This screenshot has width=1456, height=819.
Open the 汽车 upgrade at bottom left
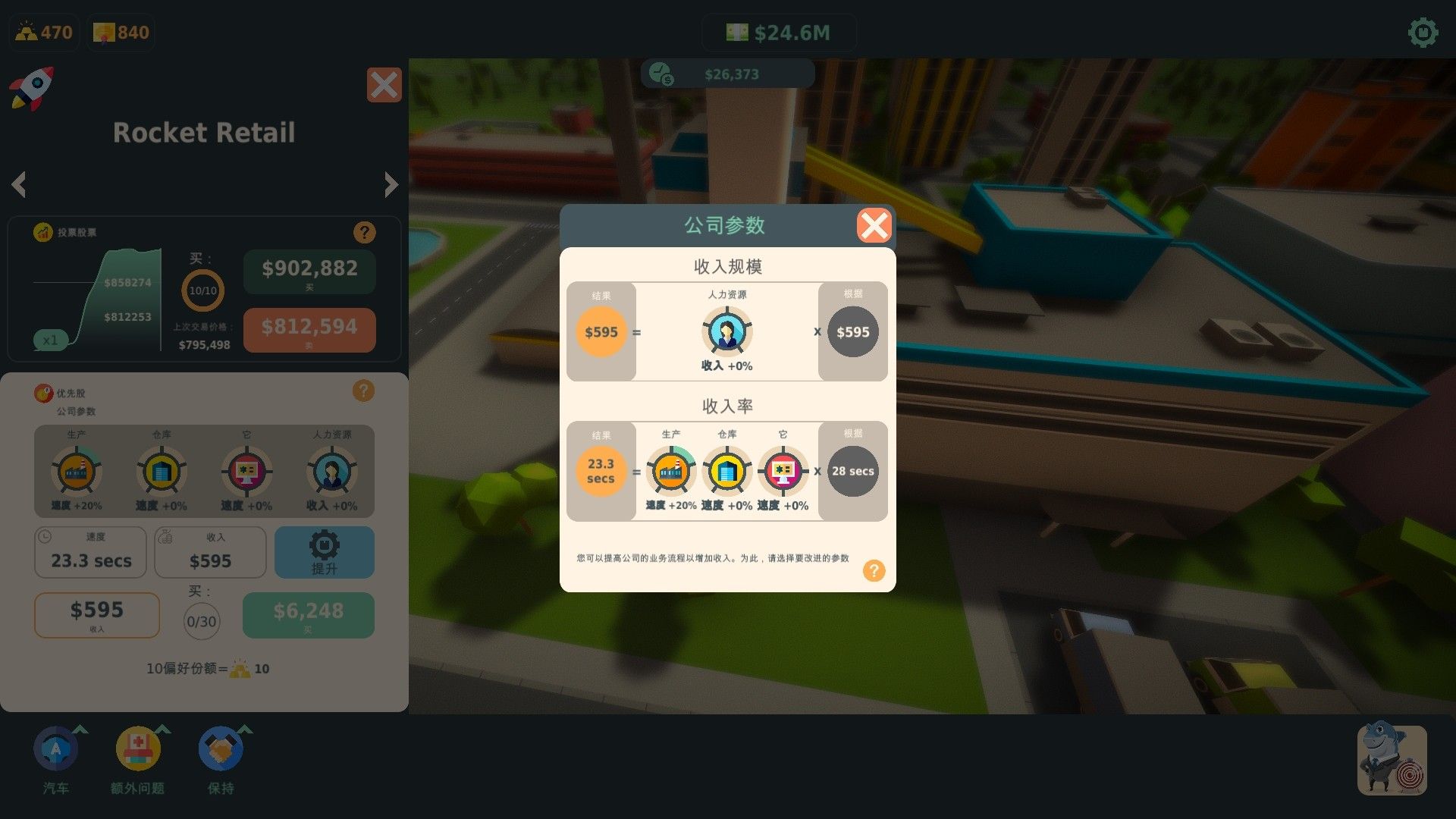pos(55,748)
